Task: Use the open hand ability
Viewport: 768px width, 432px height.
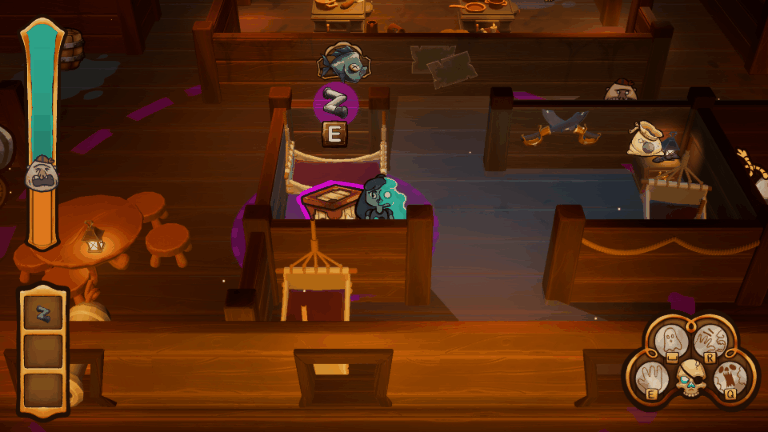Action: click(x=650, y=378)
